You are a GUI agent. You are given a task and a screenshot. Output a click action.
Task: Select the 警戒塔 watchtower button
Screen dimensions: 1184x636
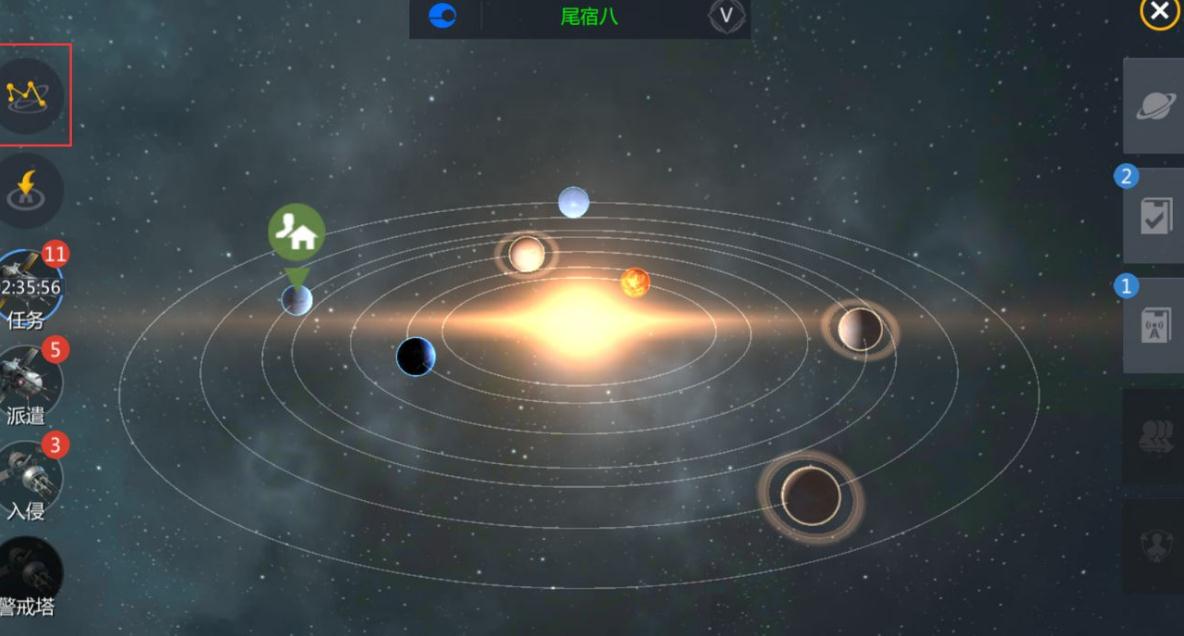(31, 577)
